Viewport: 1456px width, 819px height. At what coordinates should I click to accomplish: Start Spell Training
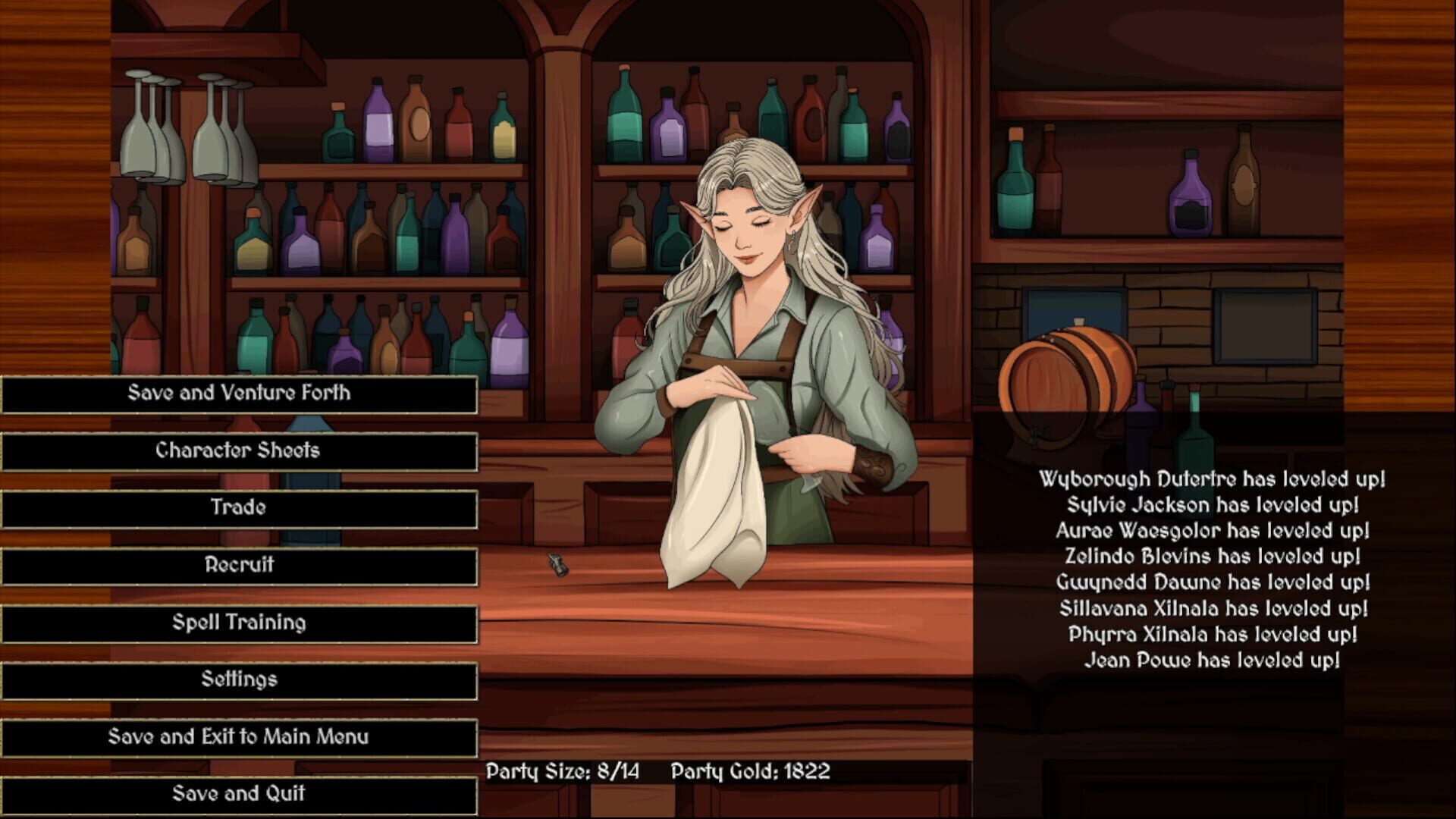[238, 622]
